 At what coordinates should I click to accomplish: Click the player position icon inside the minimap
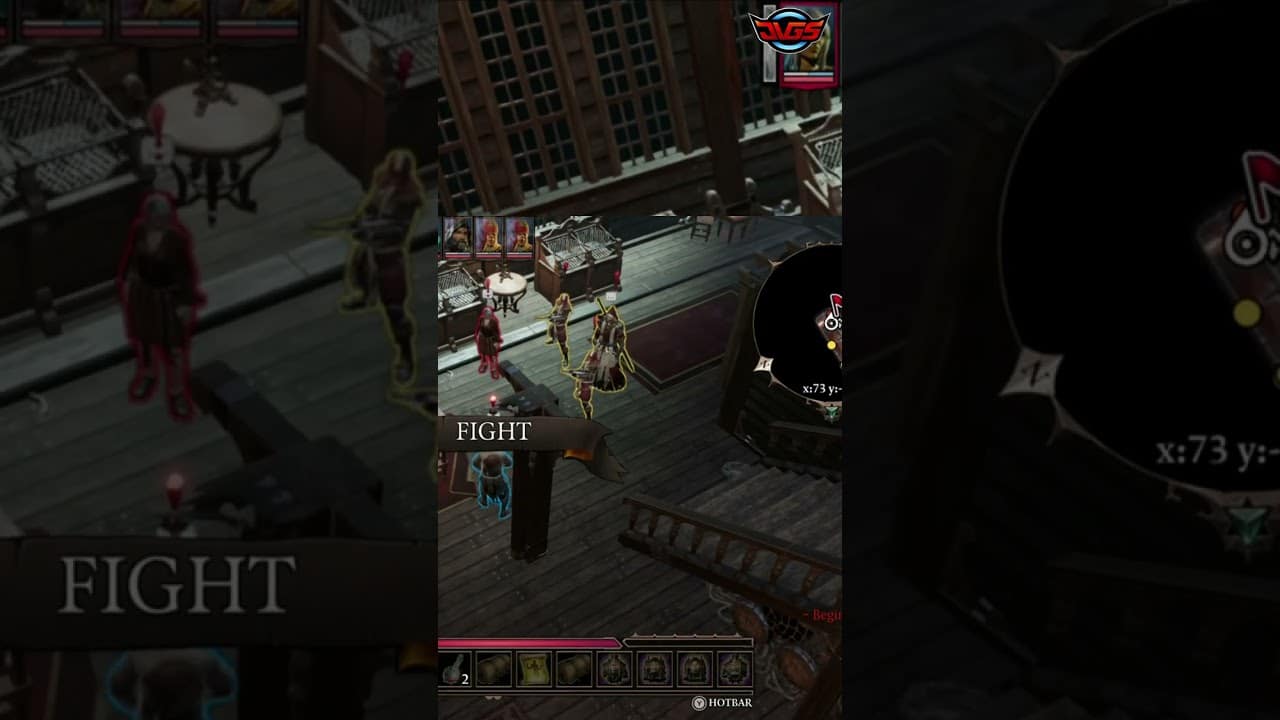(x=831, y=323)
